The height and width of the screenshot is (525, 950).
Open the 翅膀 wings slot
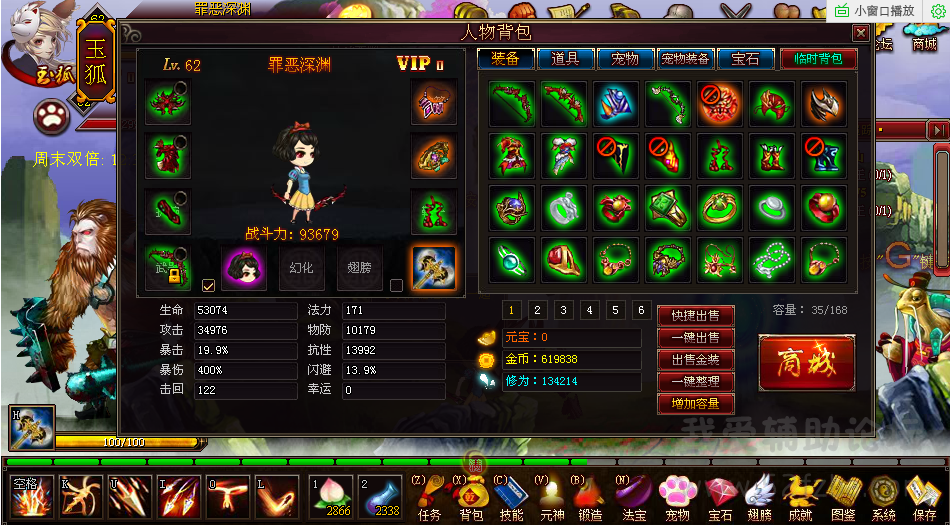tap(359, 268)
